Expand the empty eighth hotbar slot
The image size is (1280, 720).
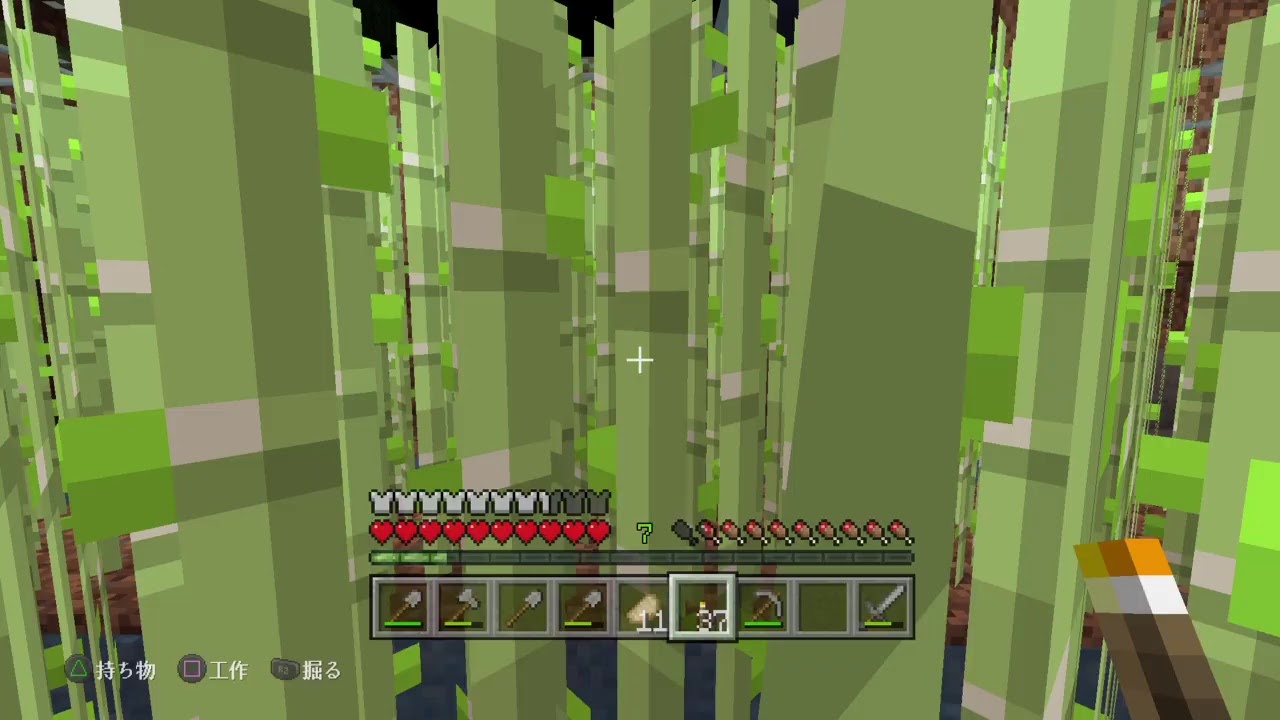pyautogui.click(x=822, y=605)
